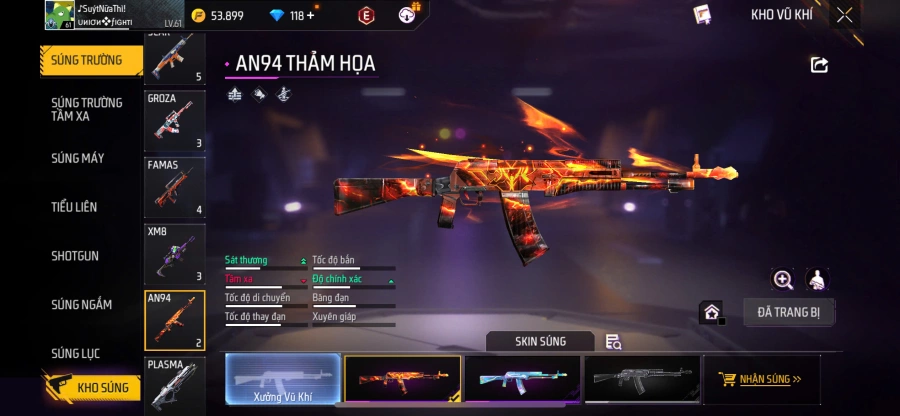Image resolution: width=900 pixels, height=416 pixels.
Task: Show the SÚNG NGẮM category
Action: pos(82,305)
